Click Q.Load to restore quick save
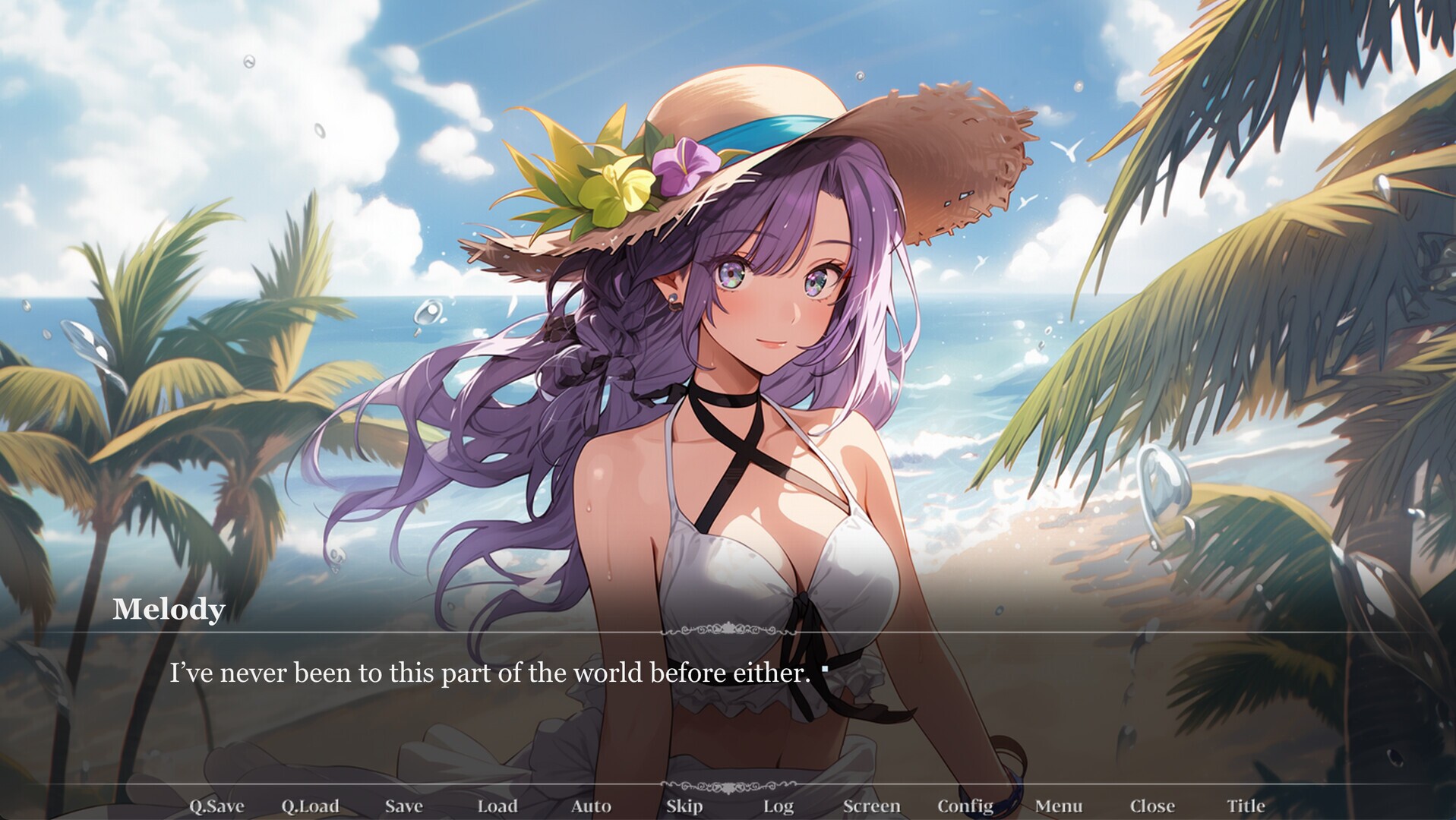Screen dimensions: 1456x820 [x=312, y=806]
